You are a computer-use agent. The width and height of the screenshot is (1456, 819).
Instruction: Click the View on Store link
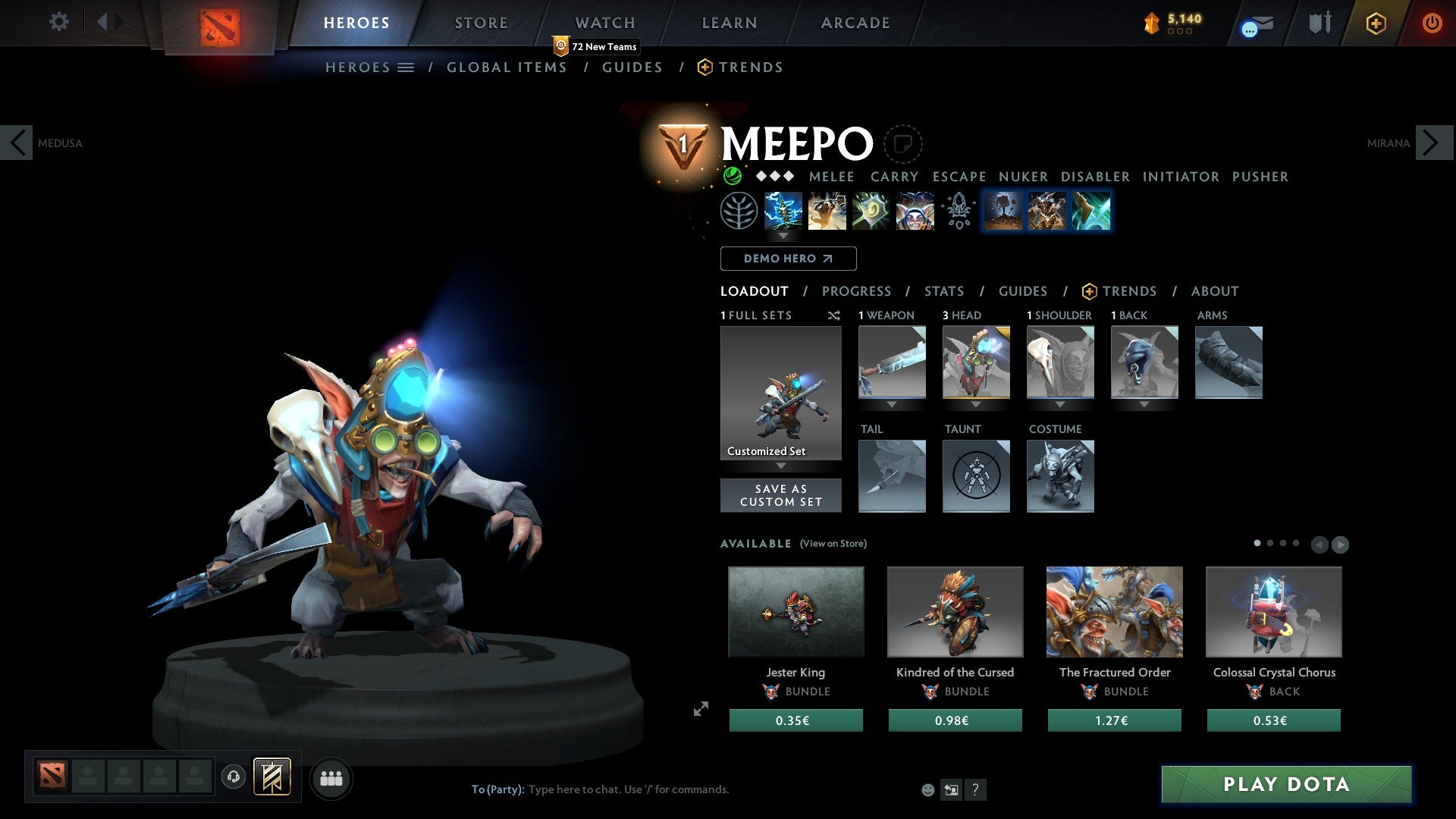click(x=832, y=544)
